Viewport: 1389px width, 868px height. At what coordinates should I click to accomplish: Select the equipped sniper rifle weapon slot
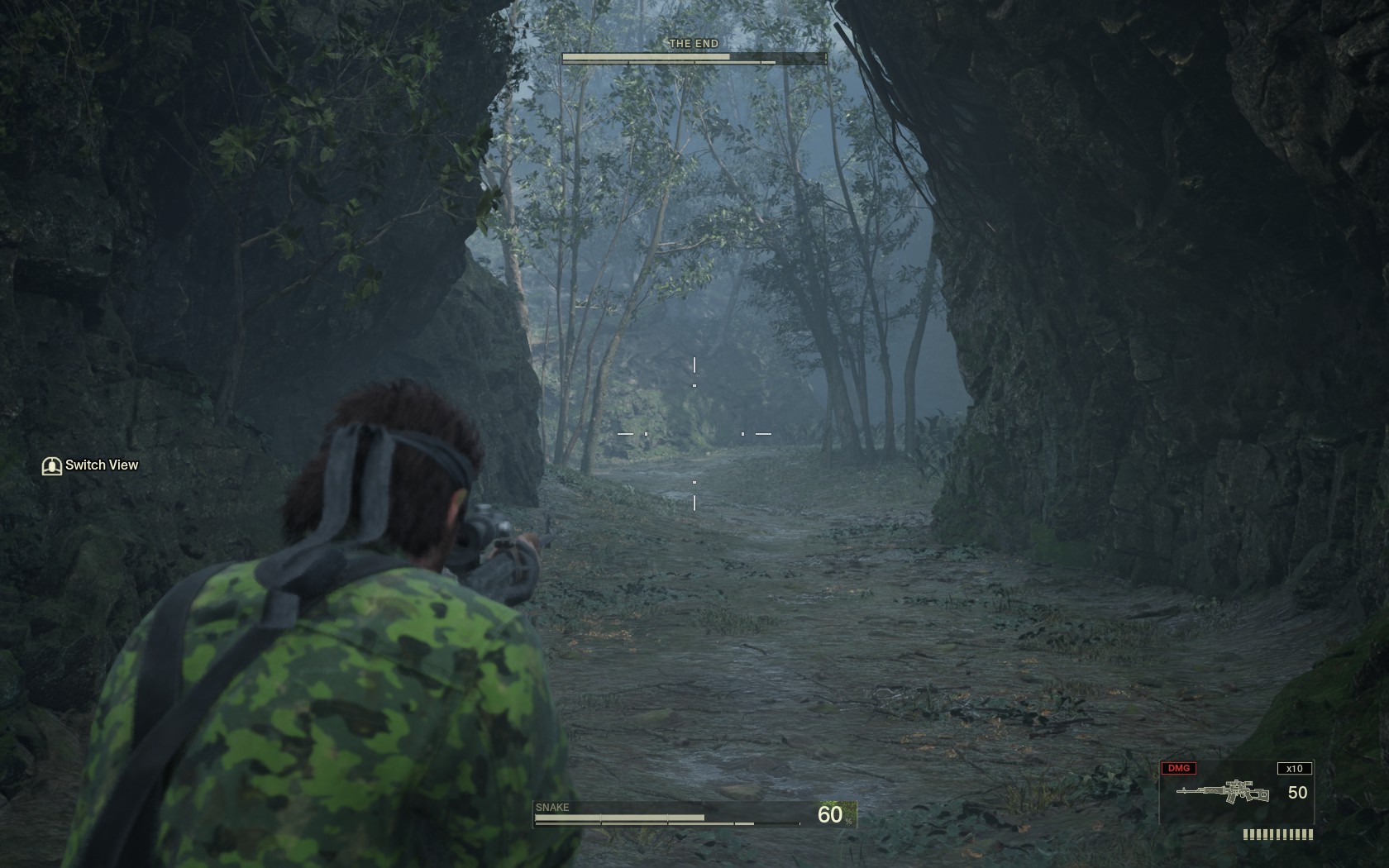[x=1224, y=791]
